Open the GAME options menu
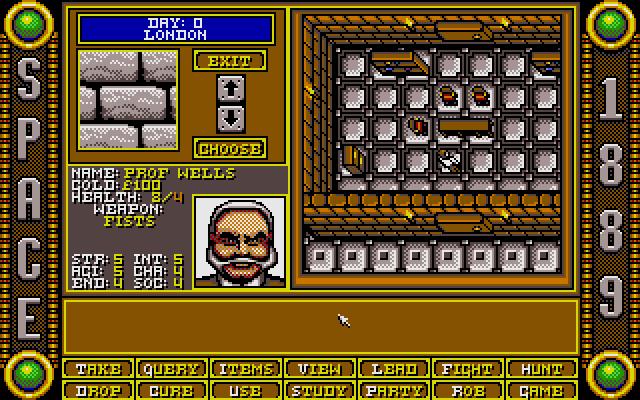640x400 pixels. [x=542, y=390]
